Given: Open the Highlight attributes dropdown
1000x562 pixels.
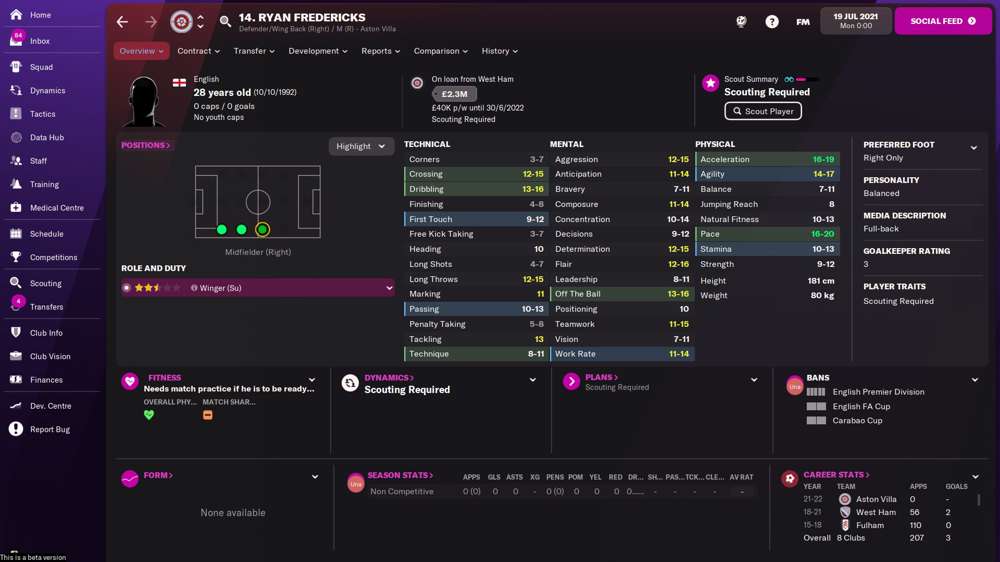Looking at the screenshot, I should 360,146.
